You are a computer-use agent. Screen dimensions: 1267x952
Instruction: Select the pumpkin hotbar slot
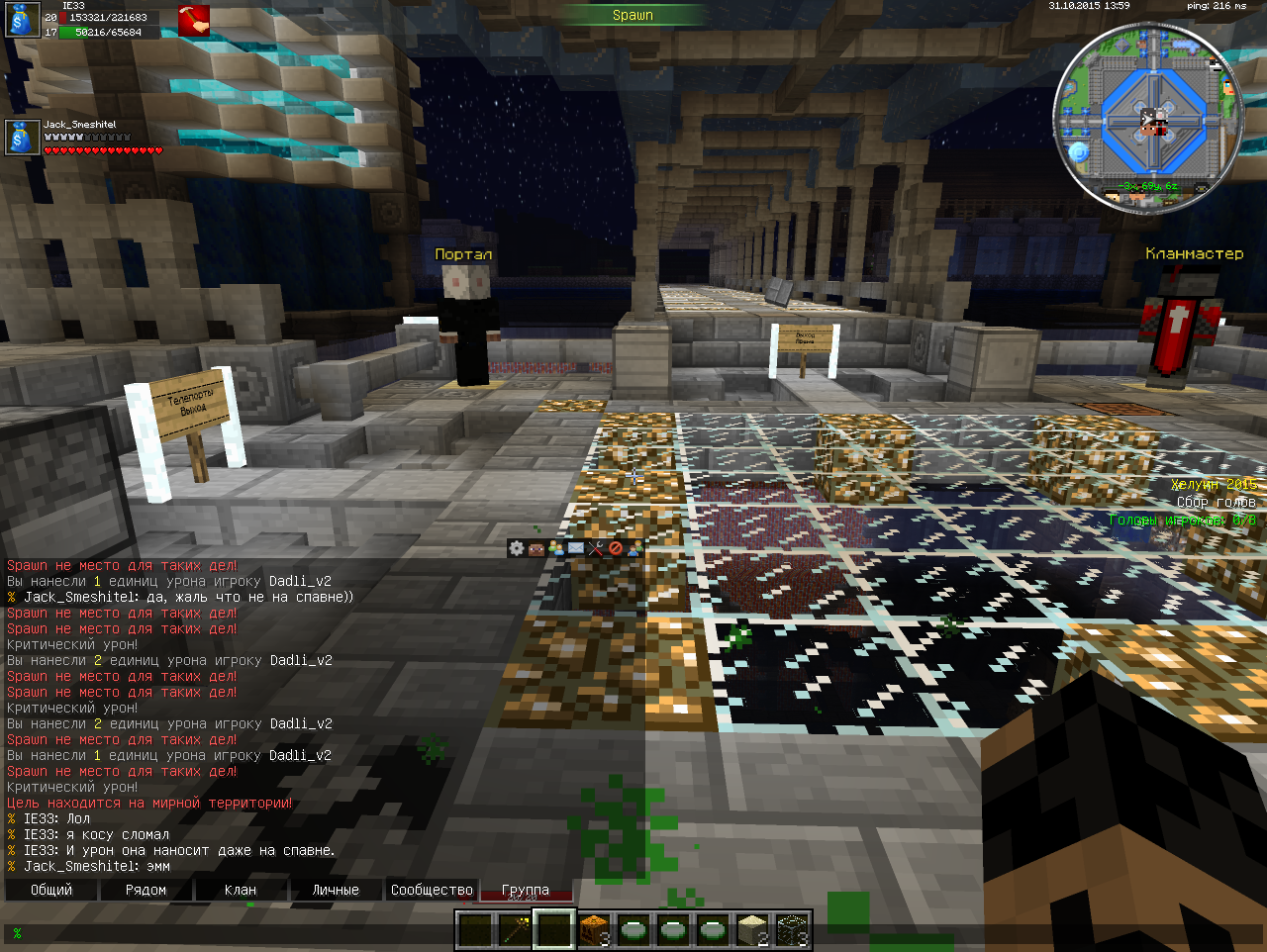pos(594,930)
